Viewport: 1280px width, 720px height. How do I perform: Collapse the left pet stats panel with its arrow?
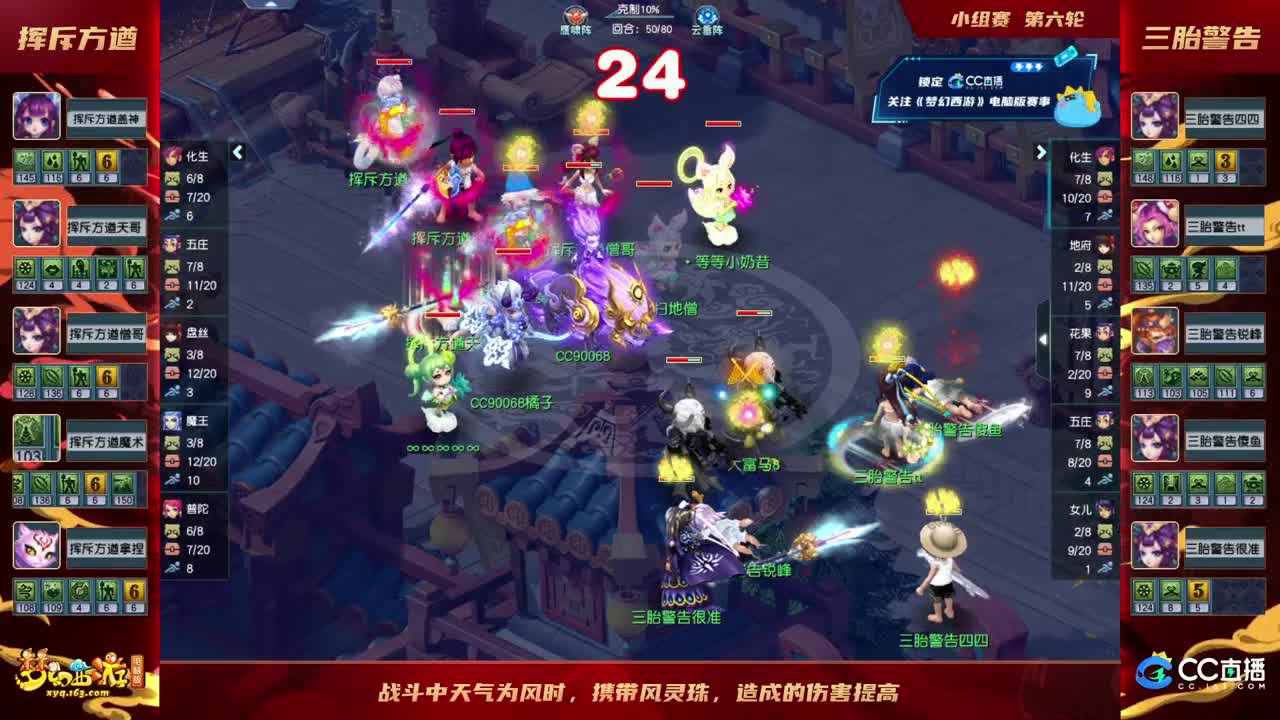tap(238, 153)
